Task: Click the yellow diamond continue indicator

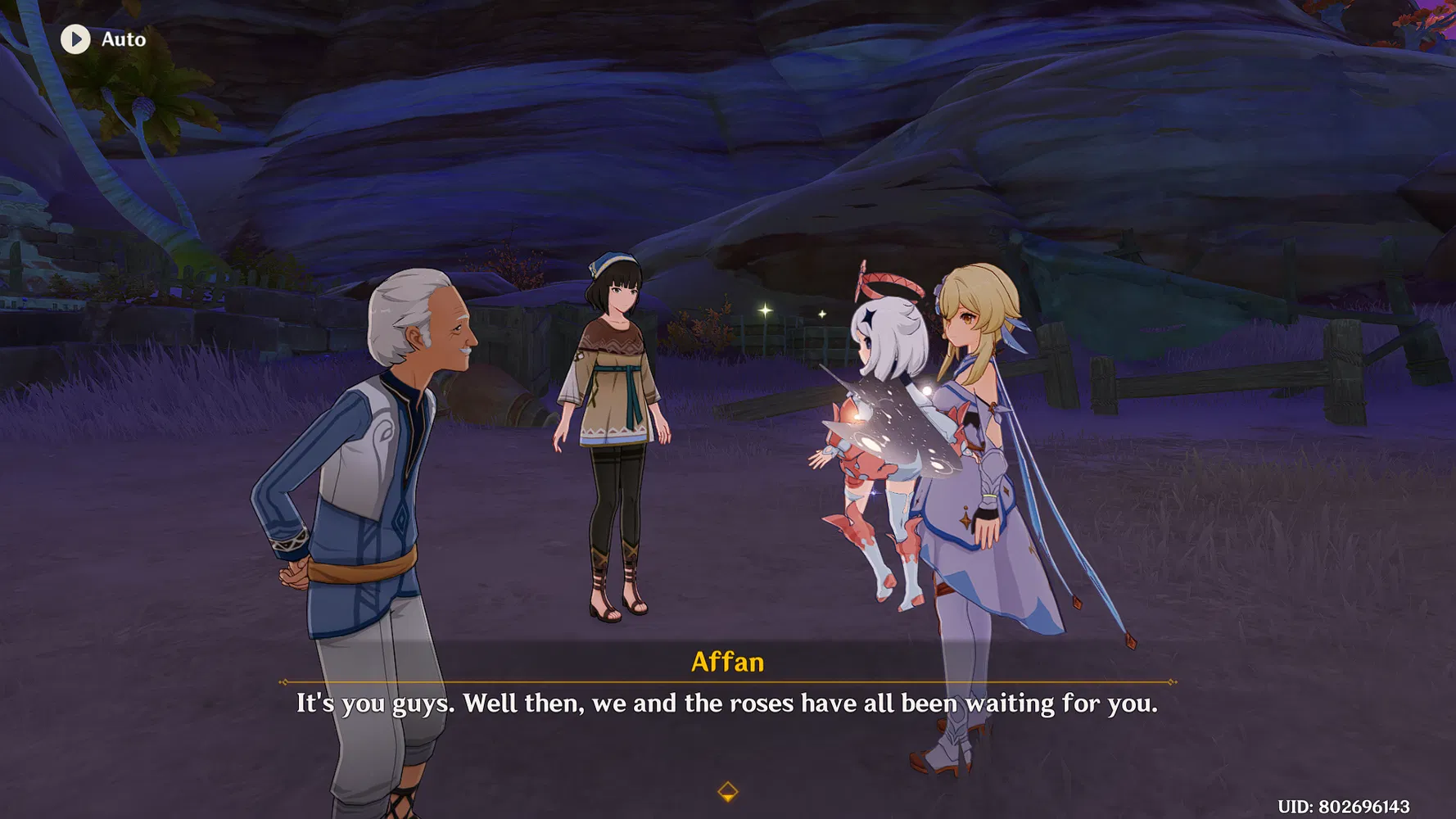Action: [x=727, y=791]
